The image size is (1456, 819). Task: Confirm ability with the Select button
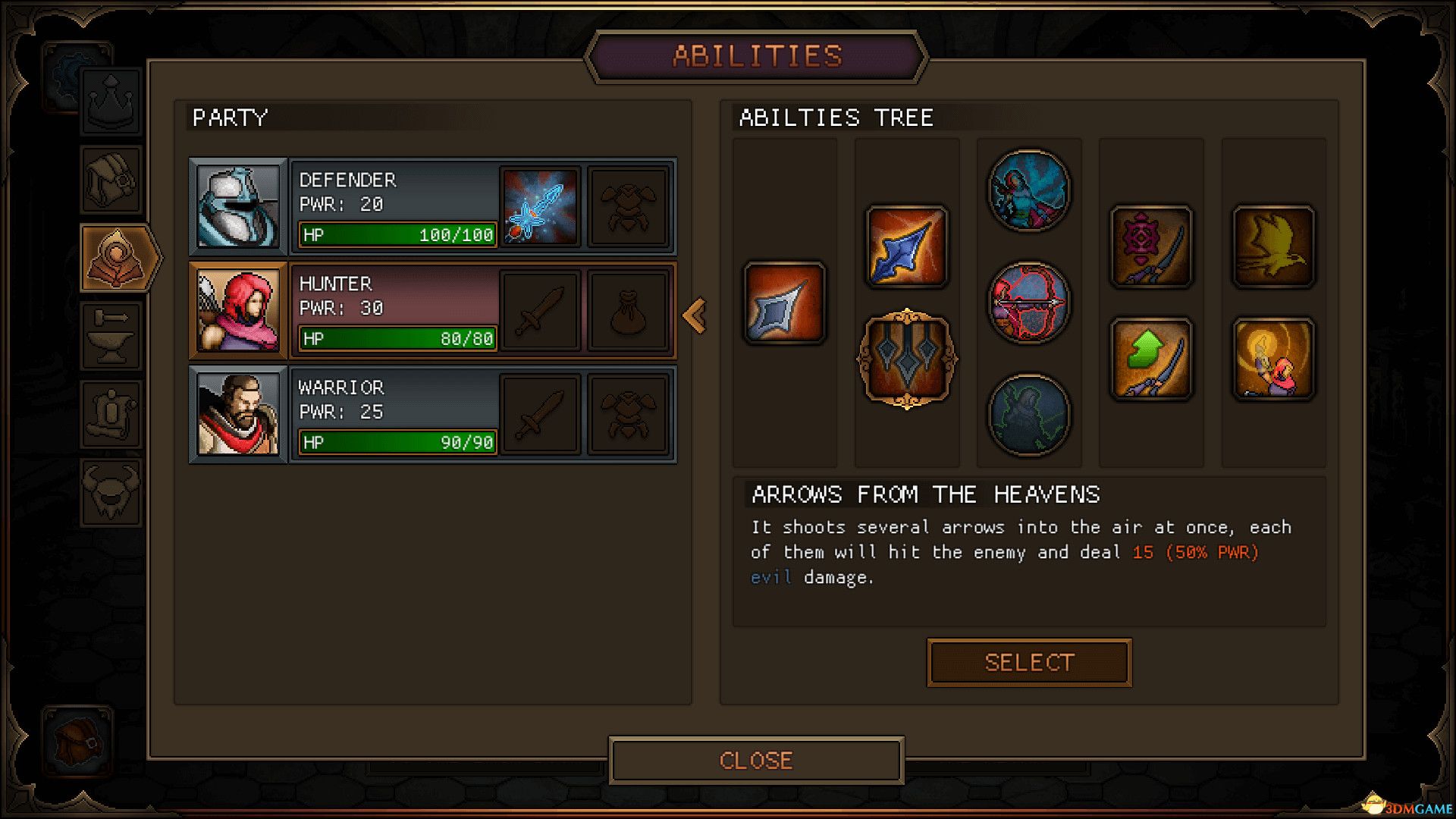pyautogui.click(x=1029, y=663)
